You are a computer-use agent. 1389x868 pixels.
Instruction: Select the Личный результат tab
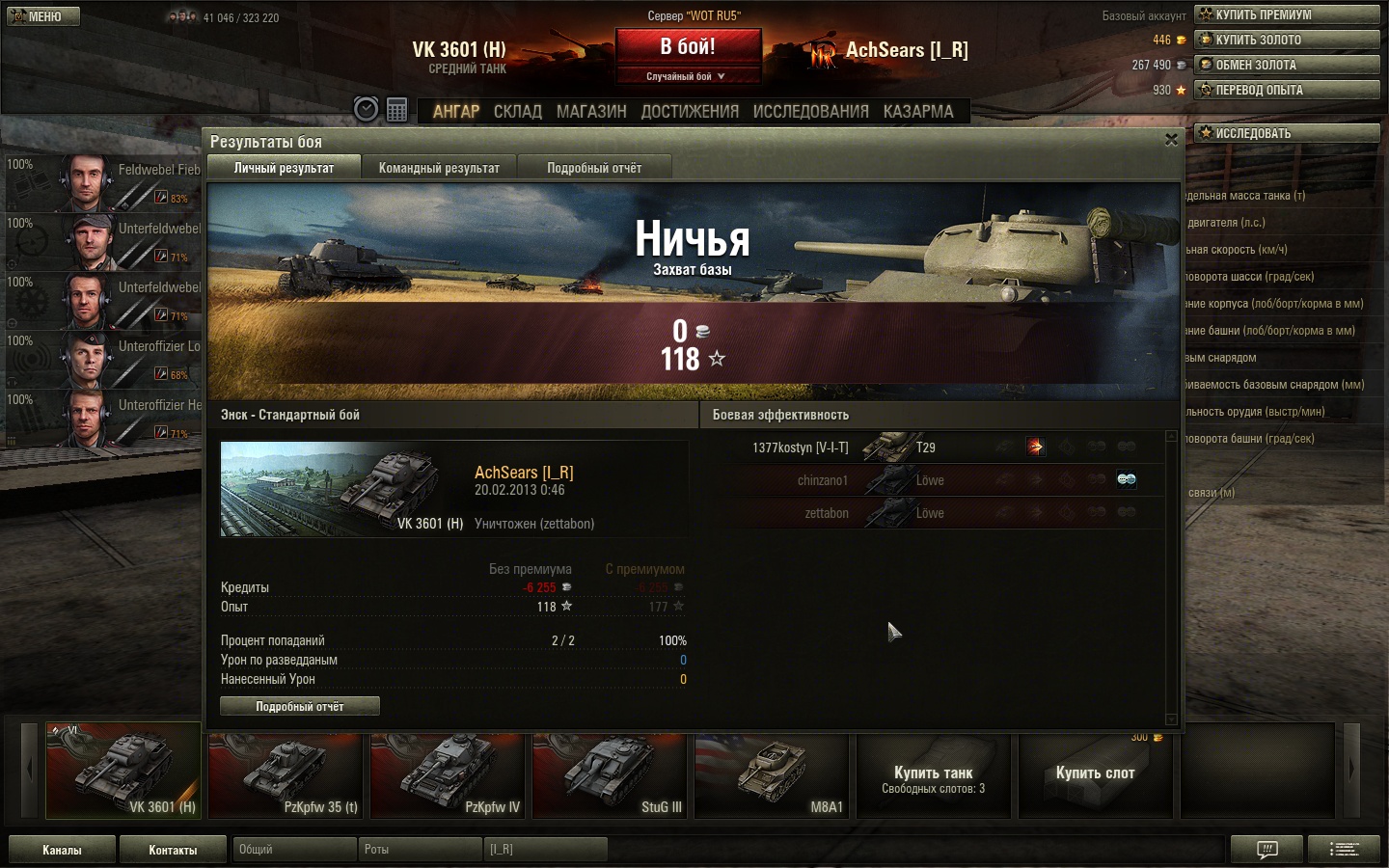click(284, 168)
